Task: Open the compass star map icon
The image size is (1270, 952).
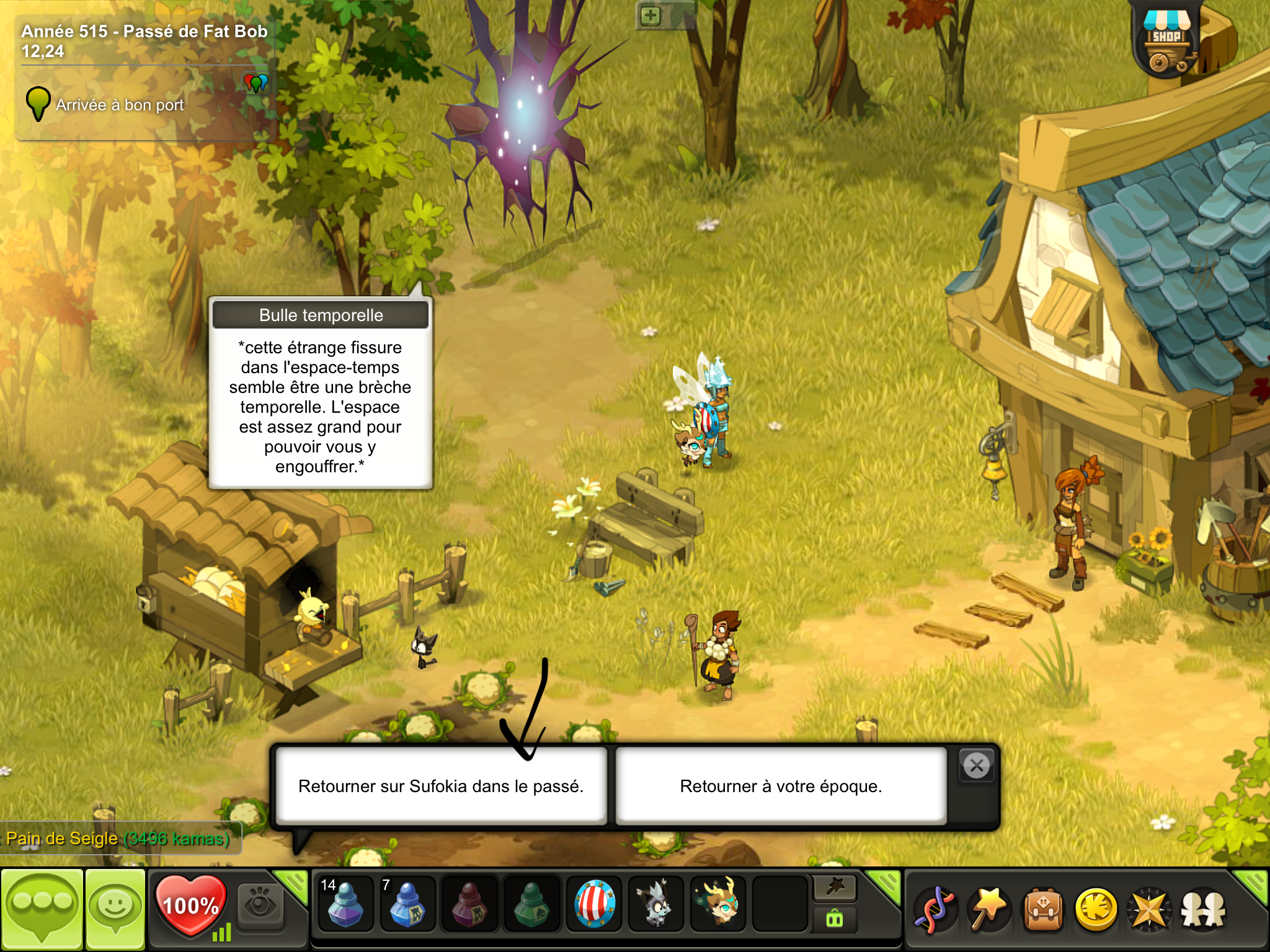Action: (x=1149, y=910)
